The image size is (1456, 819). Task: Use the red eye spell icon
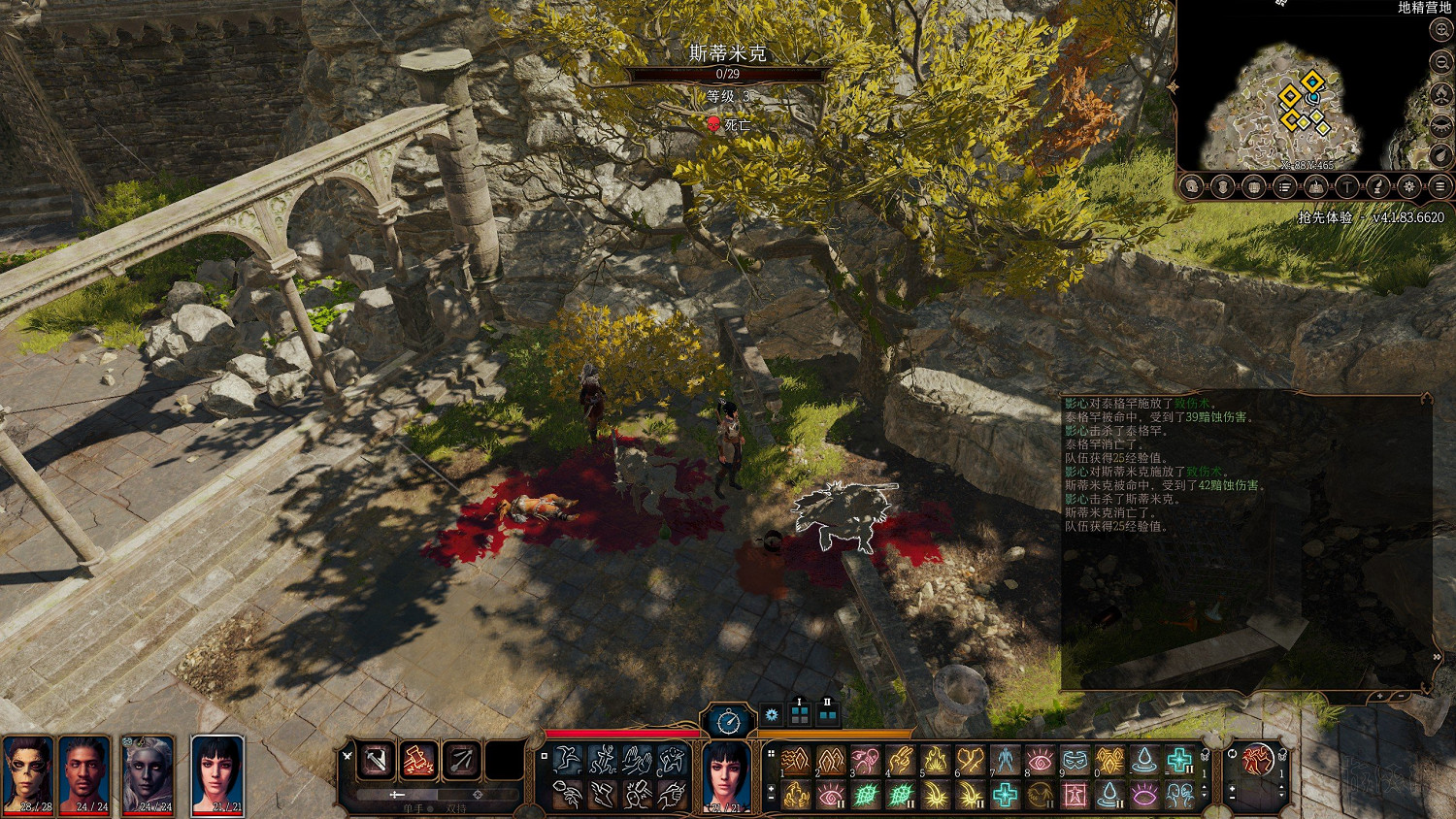coord(1040,760)
